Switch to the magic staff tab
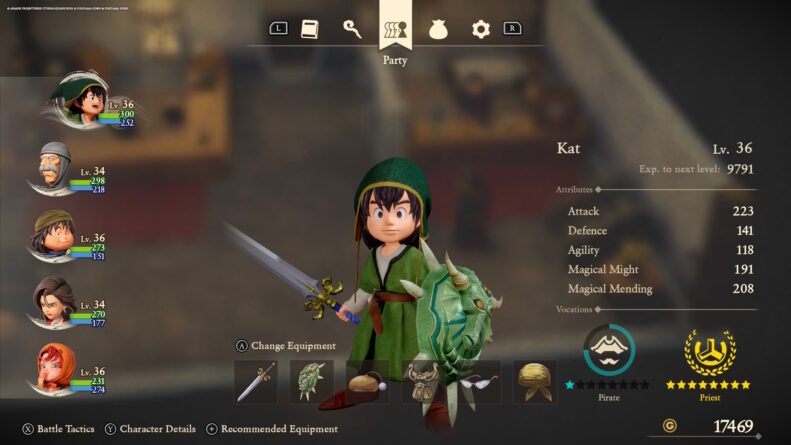791x445 pixels. point(352,29)
